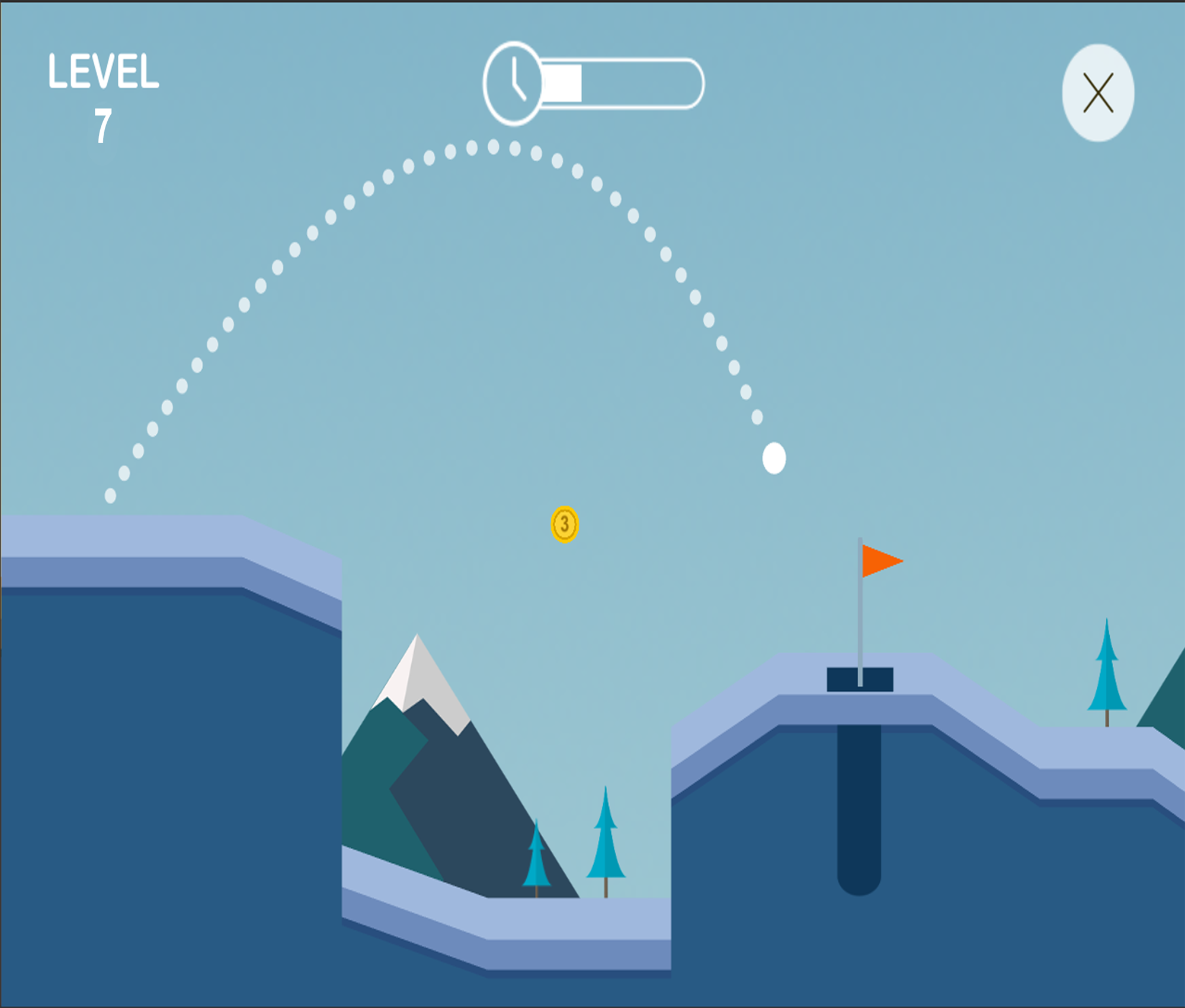1185x1008 pixels.
Task: Click the clock icon at top
Action: [513, 83]
